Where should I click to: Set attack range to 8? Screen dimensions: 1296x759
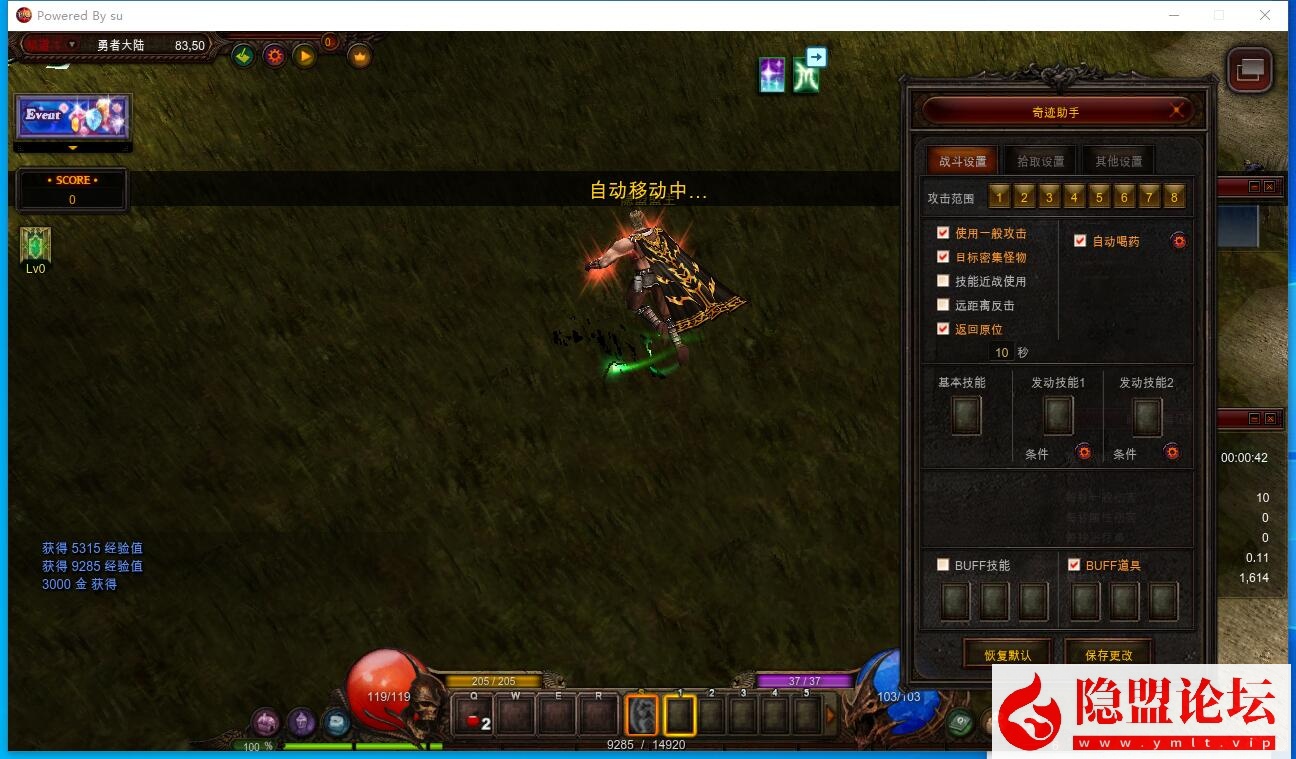(1173, 196)
